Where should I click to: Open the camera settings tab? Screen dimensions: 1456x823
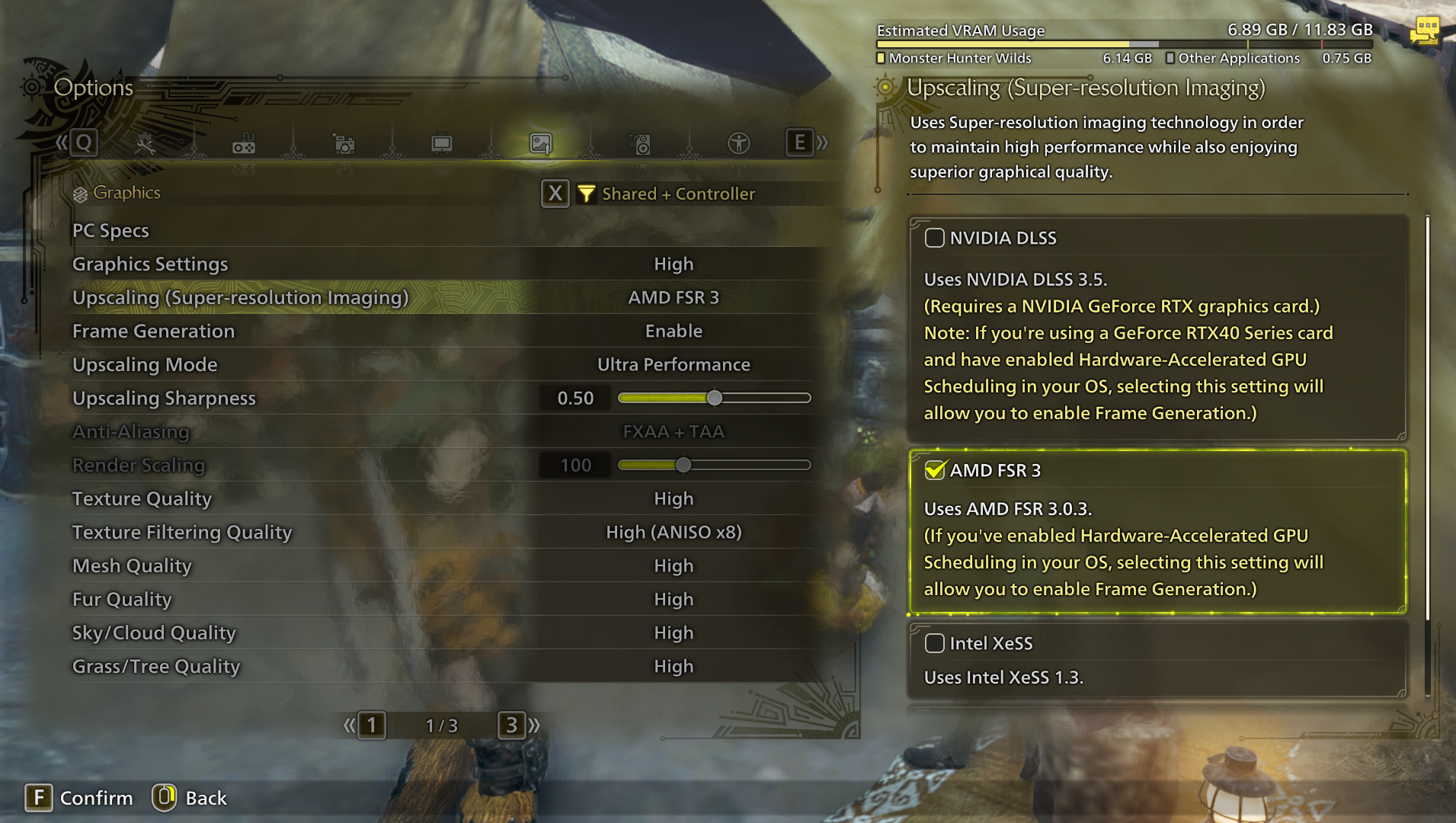(344, 143)
